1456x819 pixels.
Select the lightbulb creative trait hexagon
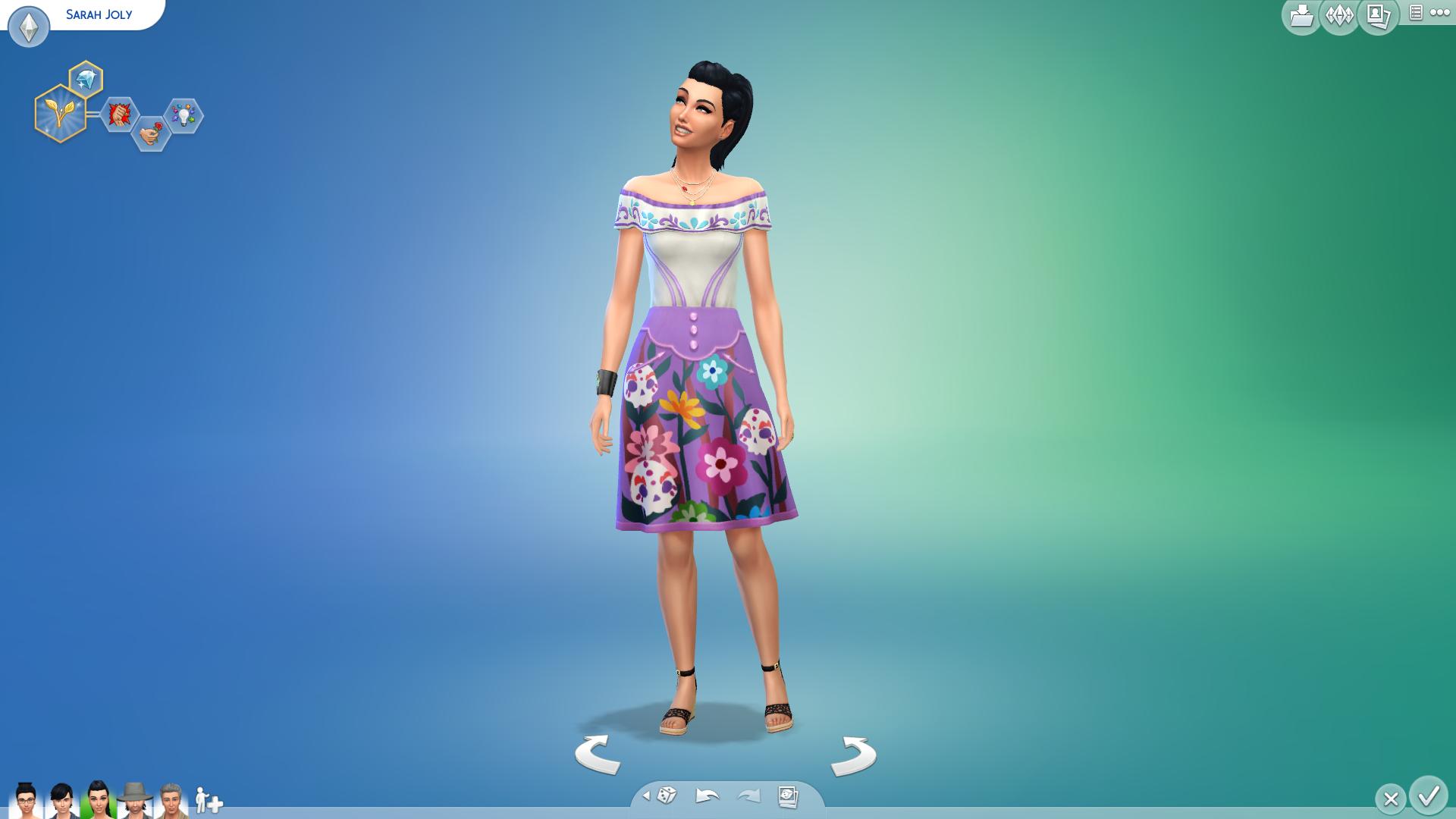point(184,116)
